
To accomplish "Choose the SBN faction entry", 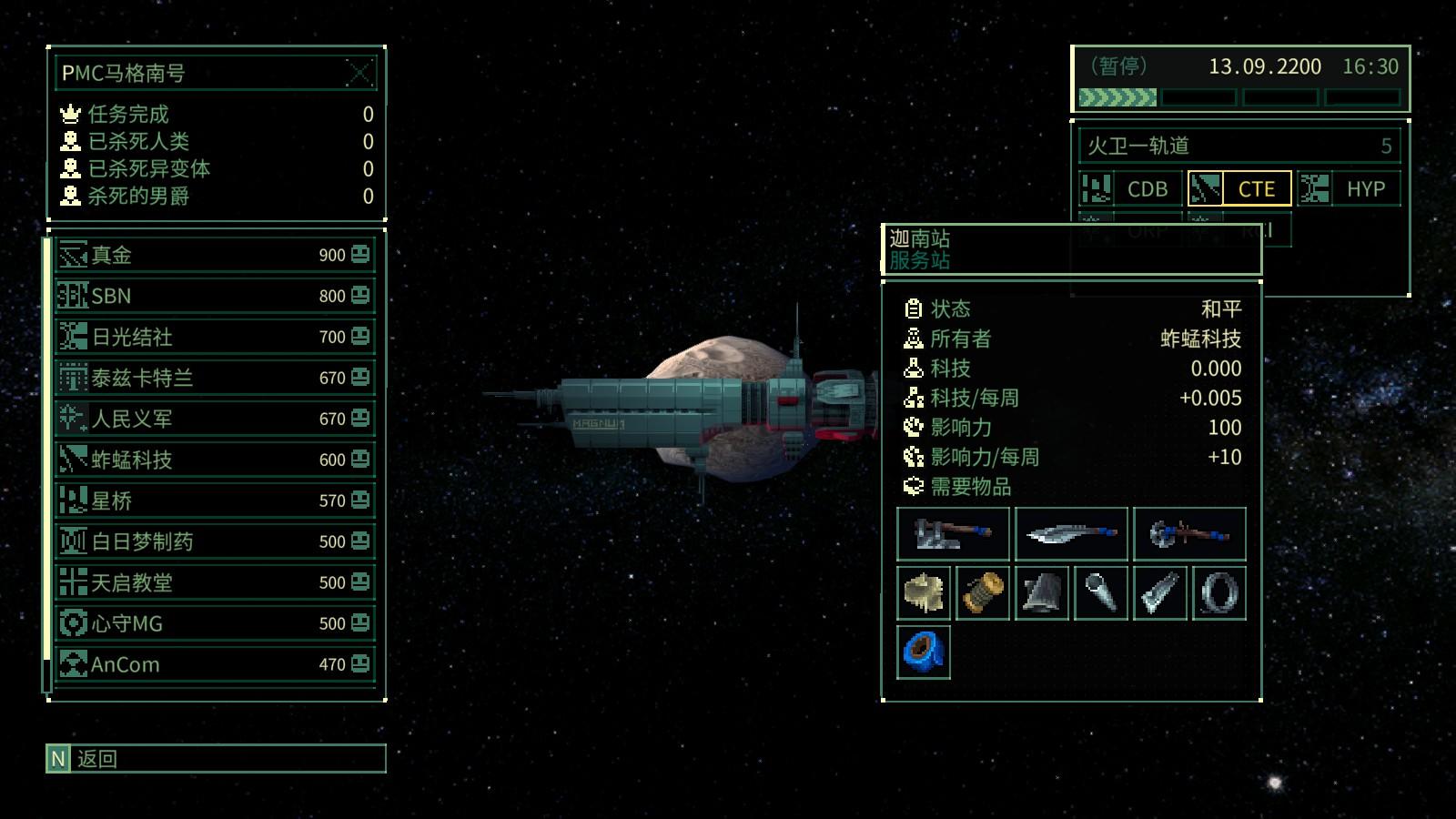I will (215, 296).
